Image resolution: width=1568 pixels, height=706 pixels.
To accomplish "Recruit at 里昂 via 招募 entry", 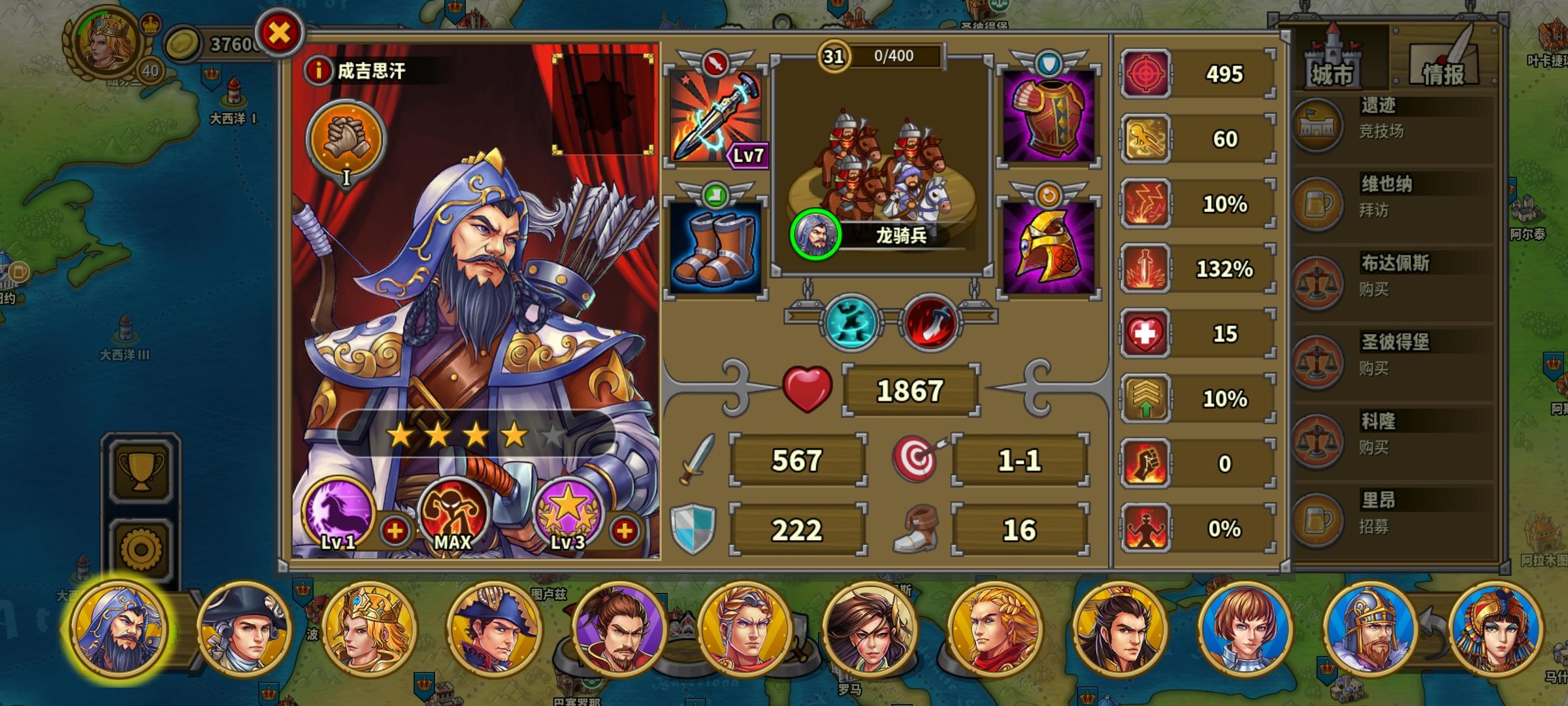I will click(x=1384, y=512).
